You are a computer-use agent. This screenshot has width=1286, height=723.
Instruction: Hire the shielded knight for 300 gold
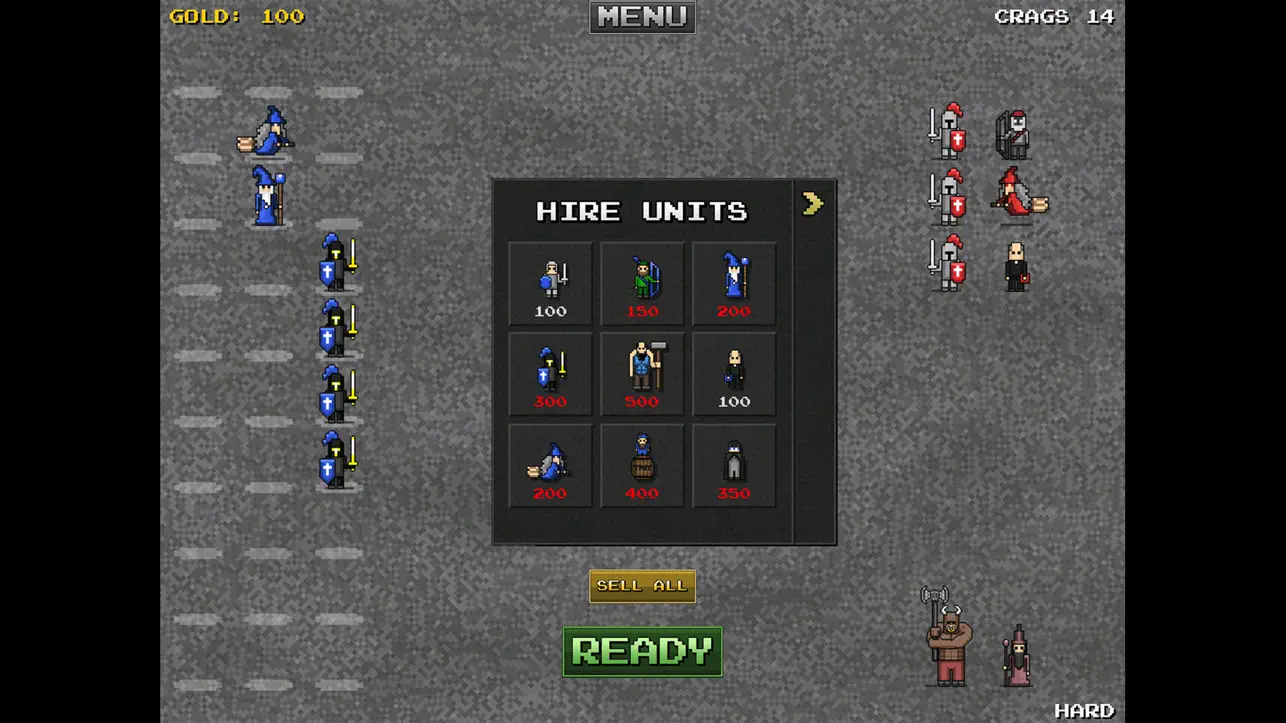click(x=549, y=374)
